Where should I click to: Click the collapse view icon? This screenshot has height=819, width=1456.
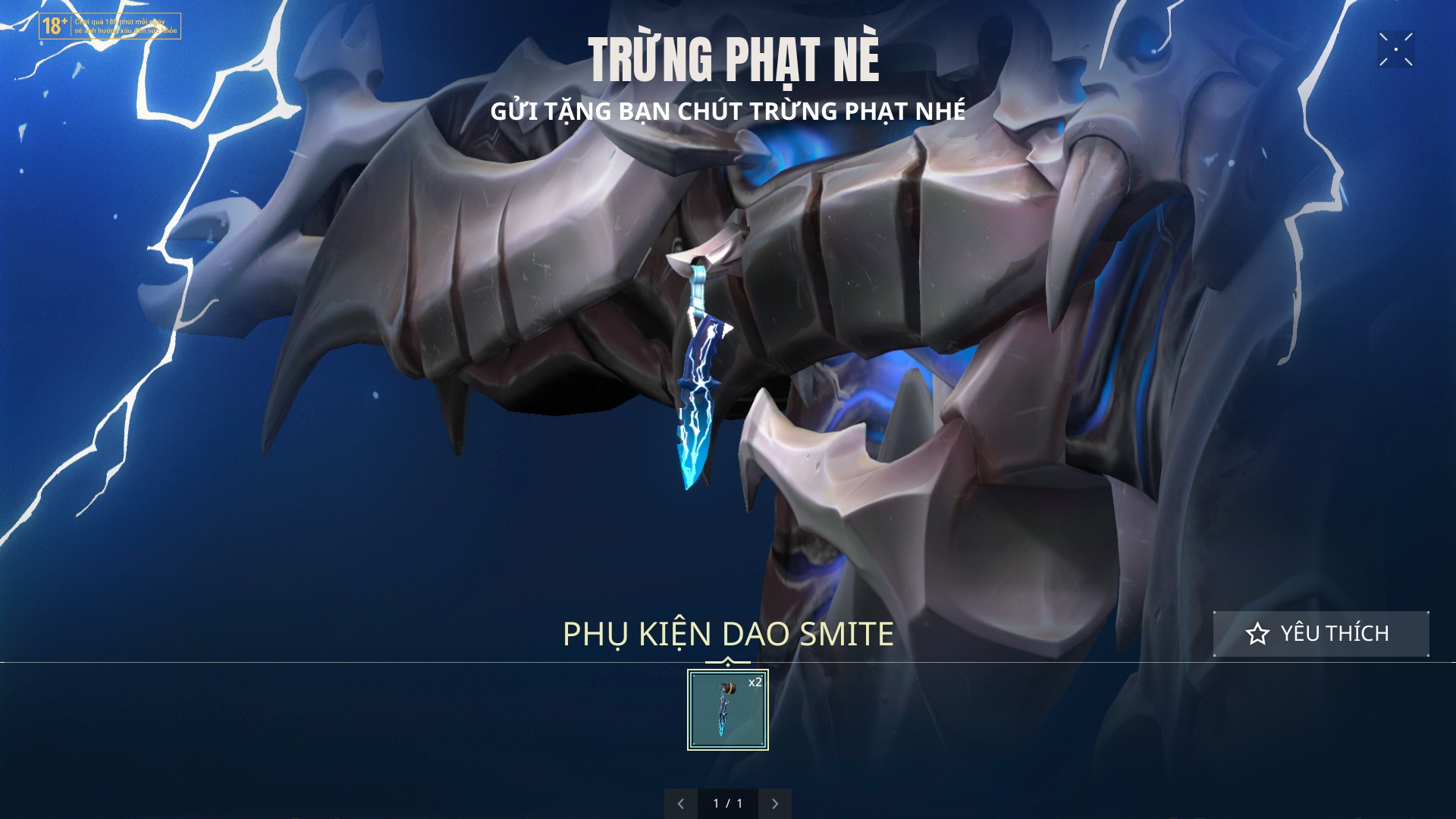(x=1395, y=49)
